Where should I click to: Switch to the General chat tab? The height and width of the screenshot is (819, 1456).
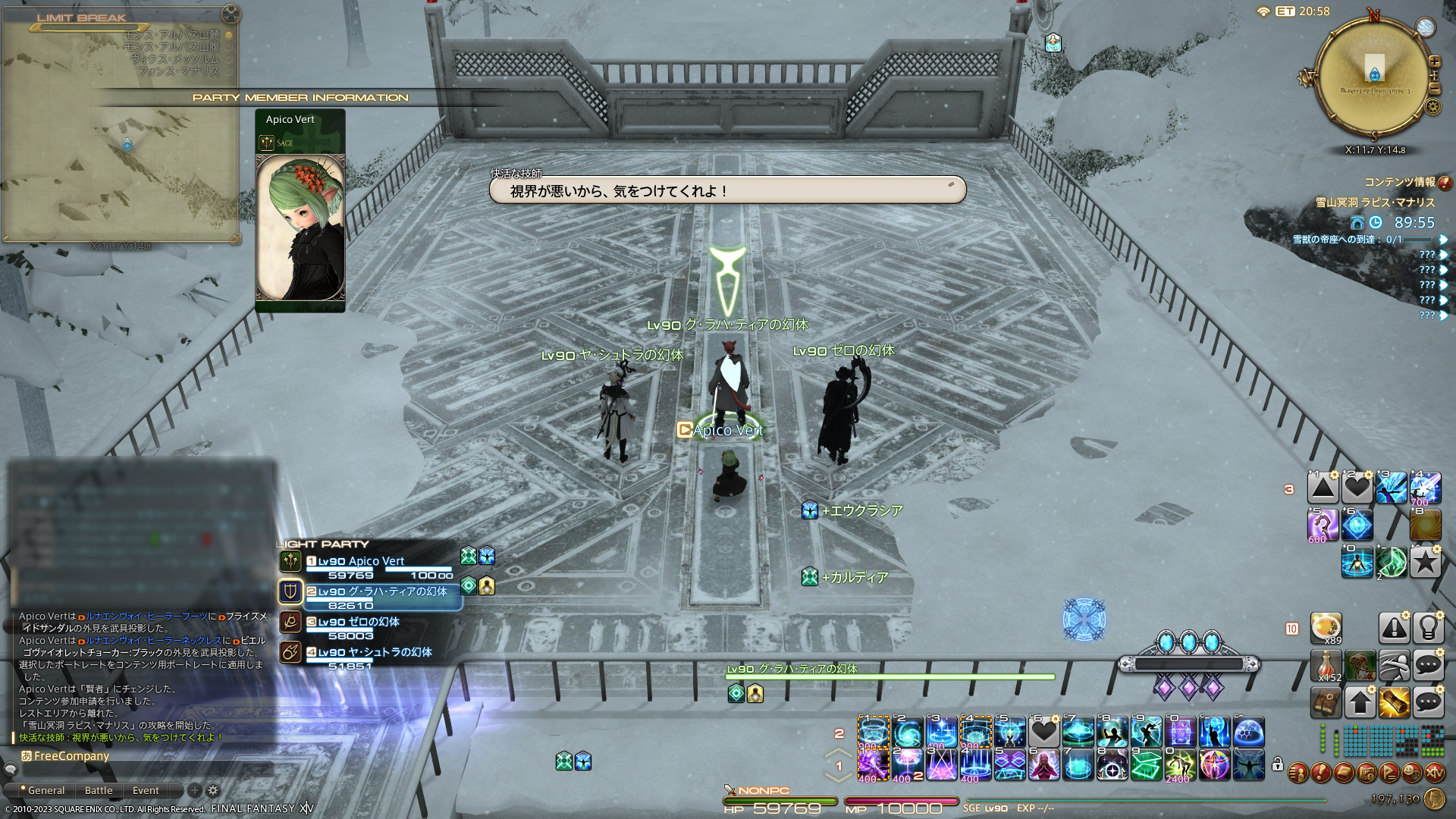[46, 790]
